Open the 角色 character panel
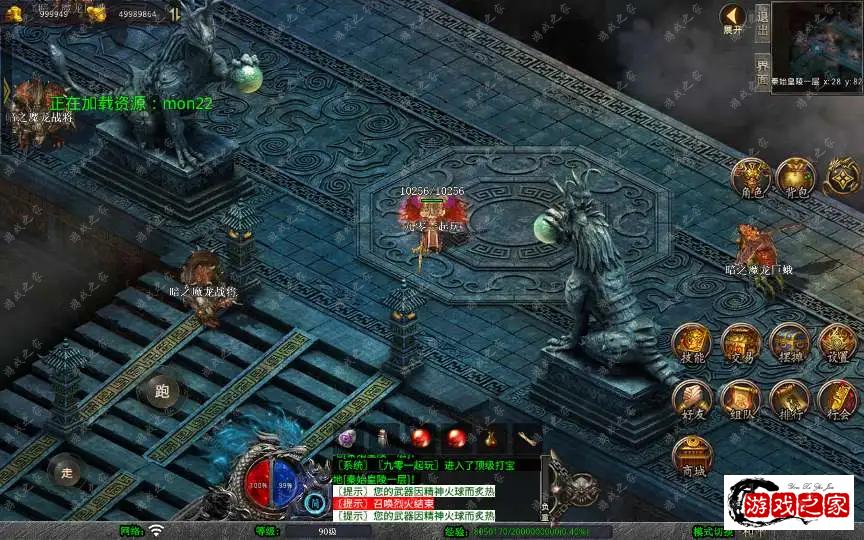The image size is (864, 540). pos(750,176)
